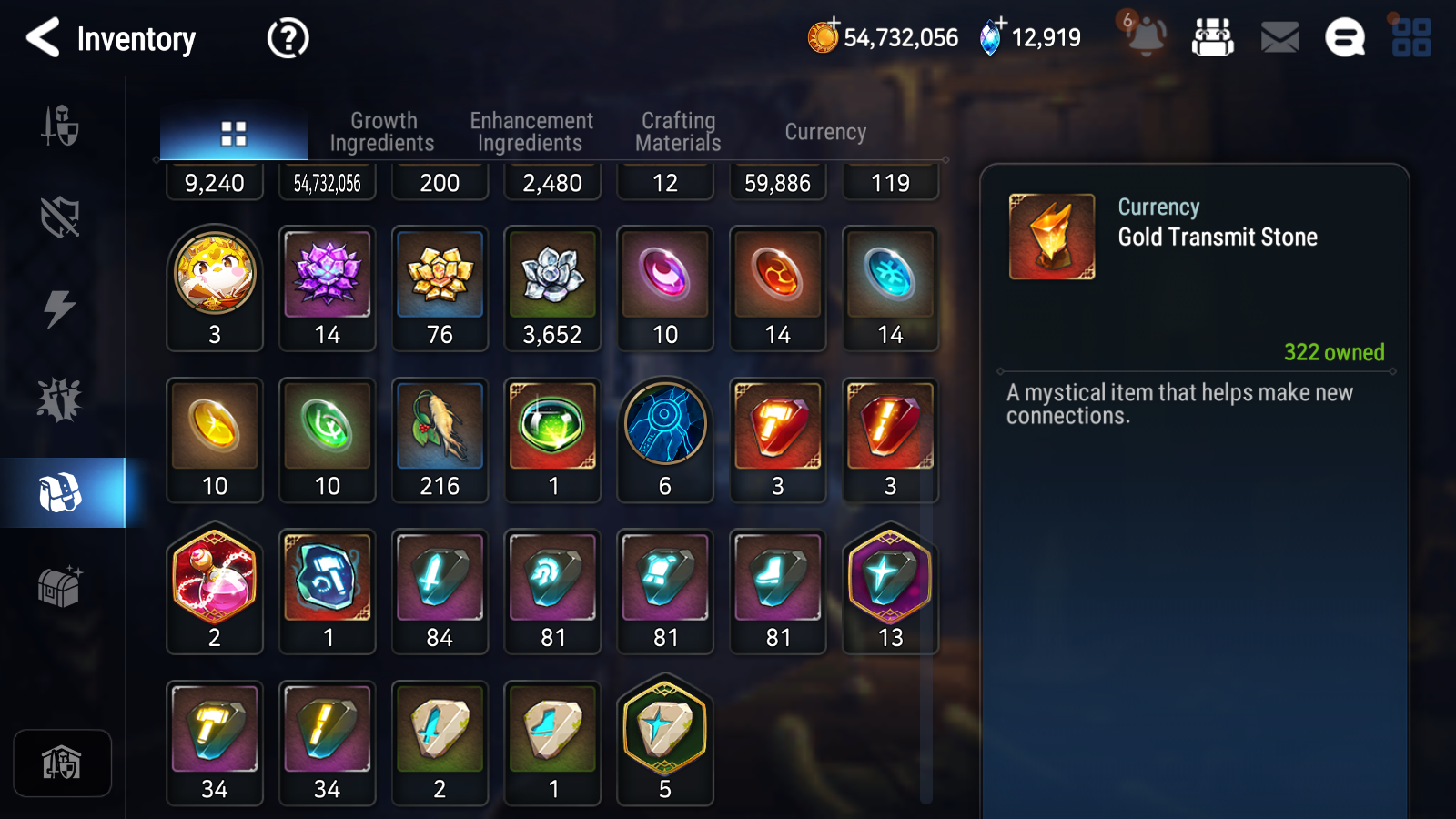Open the chat window

coord(1344,38)
